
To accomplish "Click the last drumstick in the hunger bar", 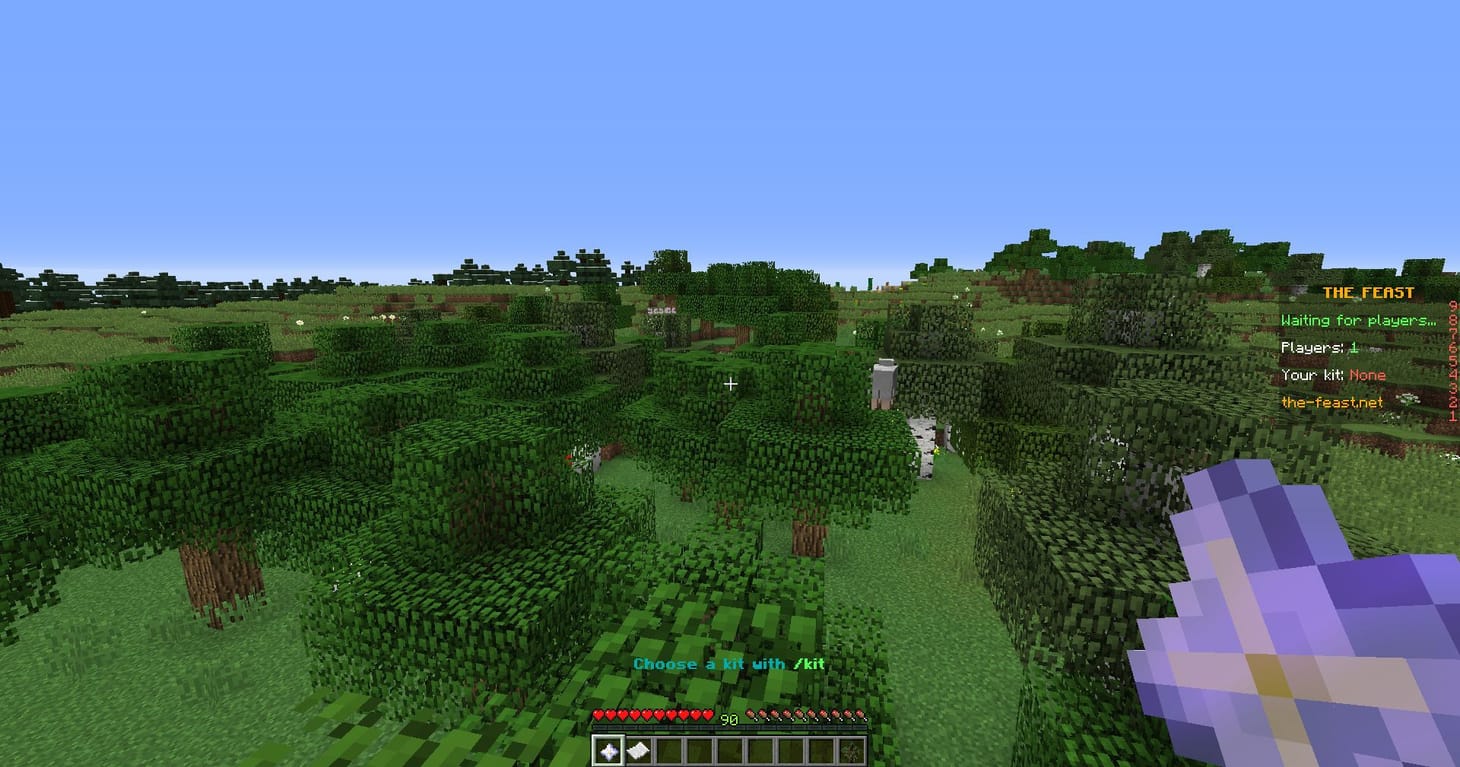I will pyautogui.click(x=862, y=716).
